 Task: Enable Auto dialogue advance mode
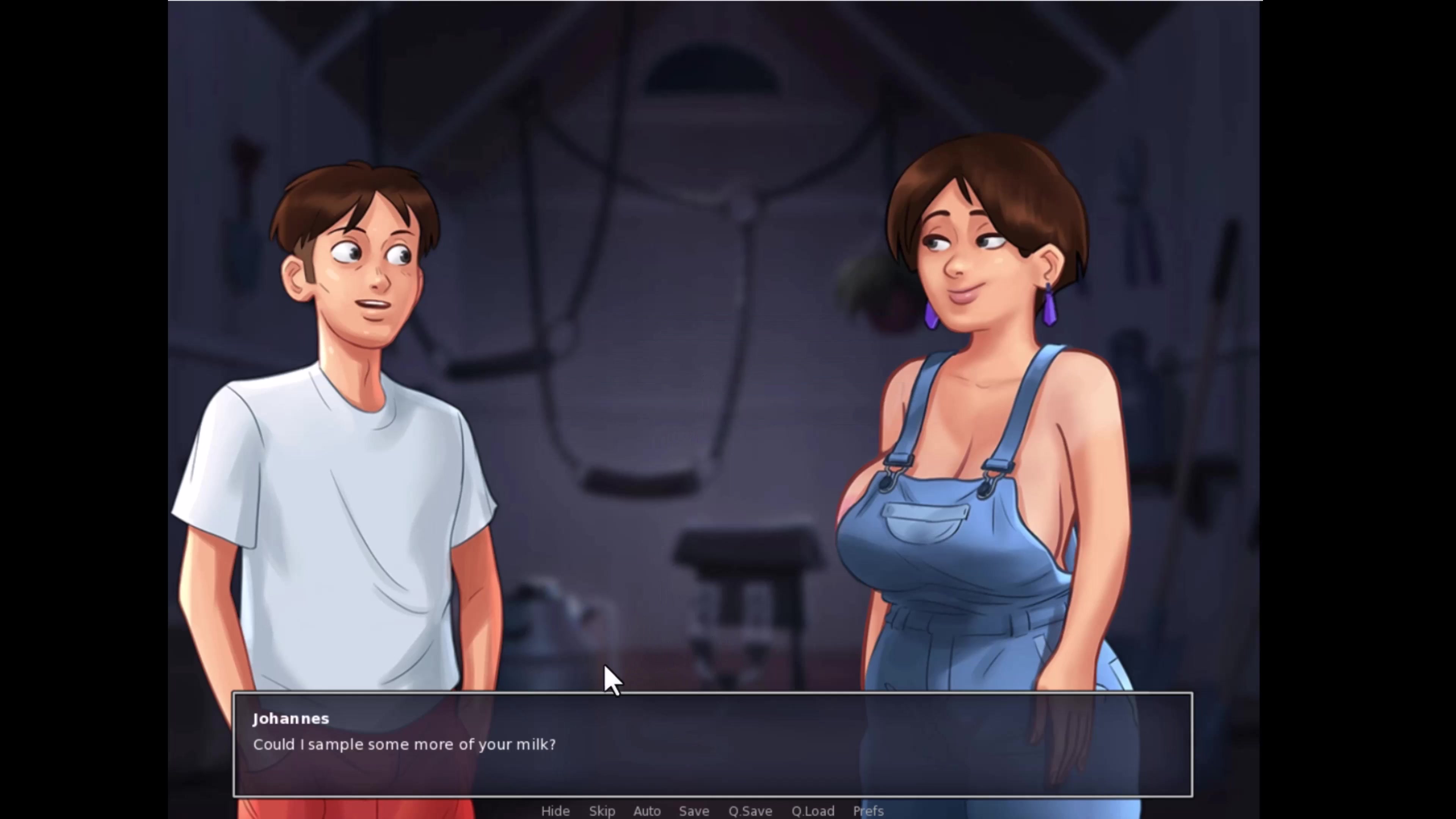(647, 811)
